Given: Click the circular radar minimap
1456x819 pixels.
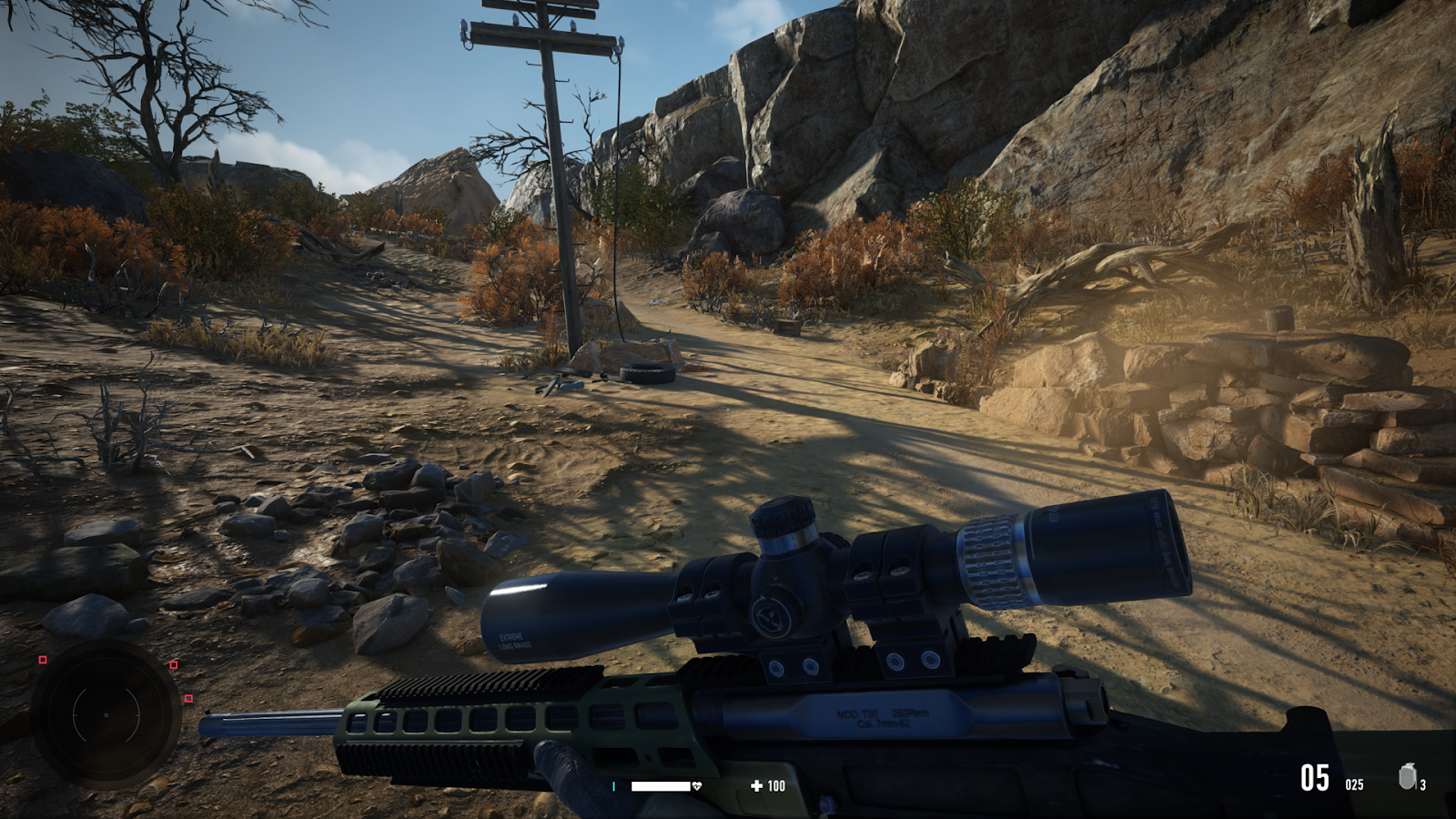Looking at the screenshot, I should tap(106, 714).
